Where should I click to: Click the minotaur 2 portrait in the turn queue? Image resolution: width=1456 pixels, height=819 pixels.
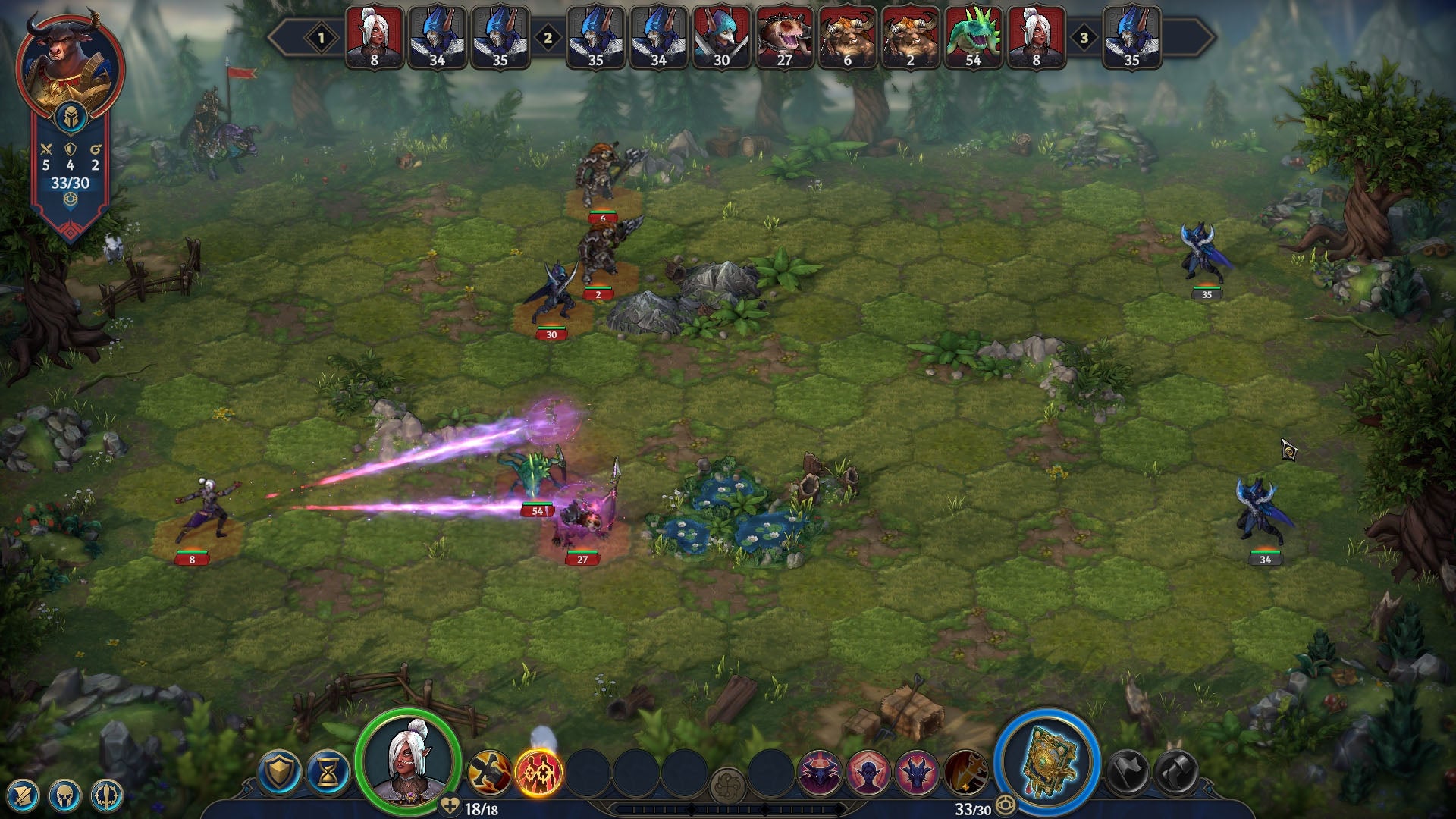click(x=910, y=38)
